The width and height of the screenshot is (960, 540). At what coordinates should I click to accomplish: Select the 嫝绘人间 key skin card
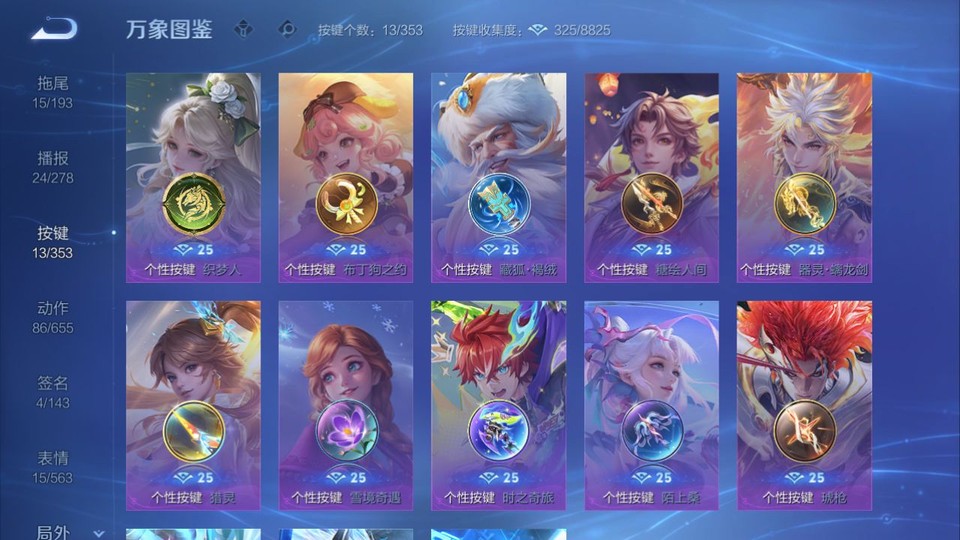click(651, 177)
